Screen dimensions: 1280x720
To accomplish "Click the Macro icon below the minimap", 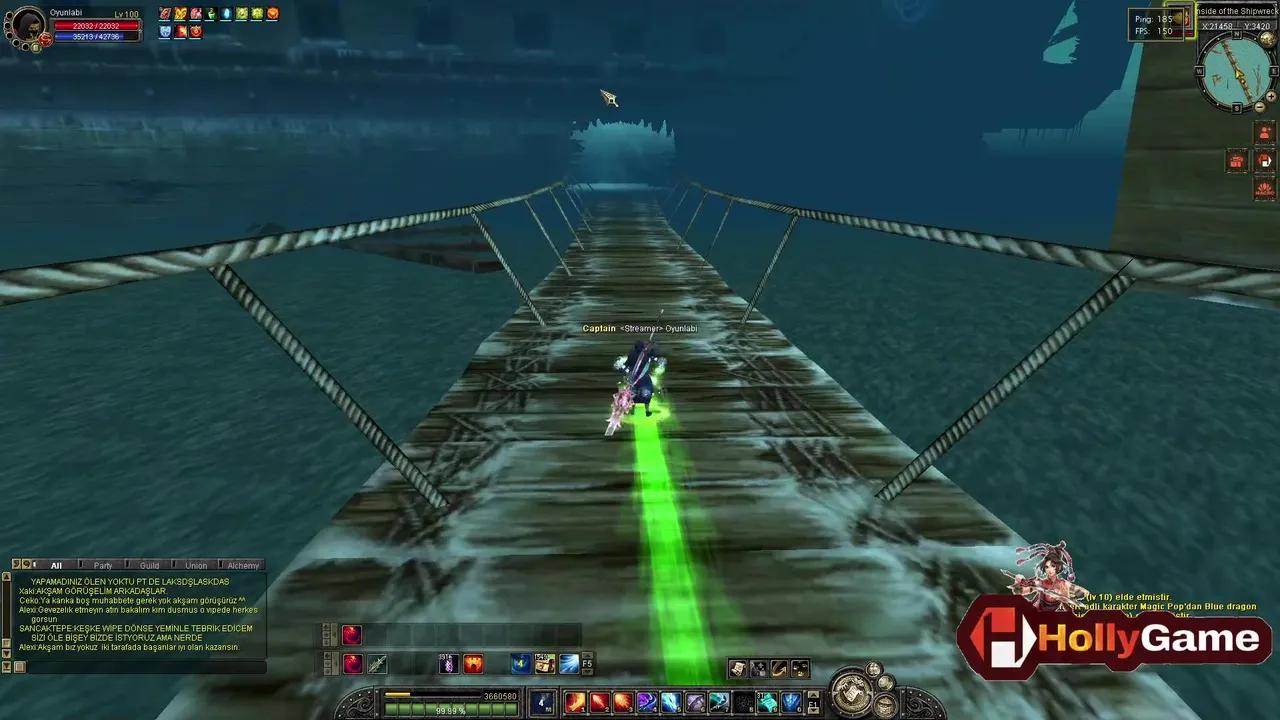I will tap(1263, 189).
